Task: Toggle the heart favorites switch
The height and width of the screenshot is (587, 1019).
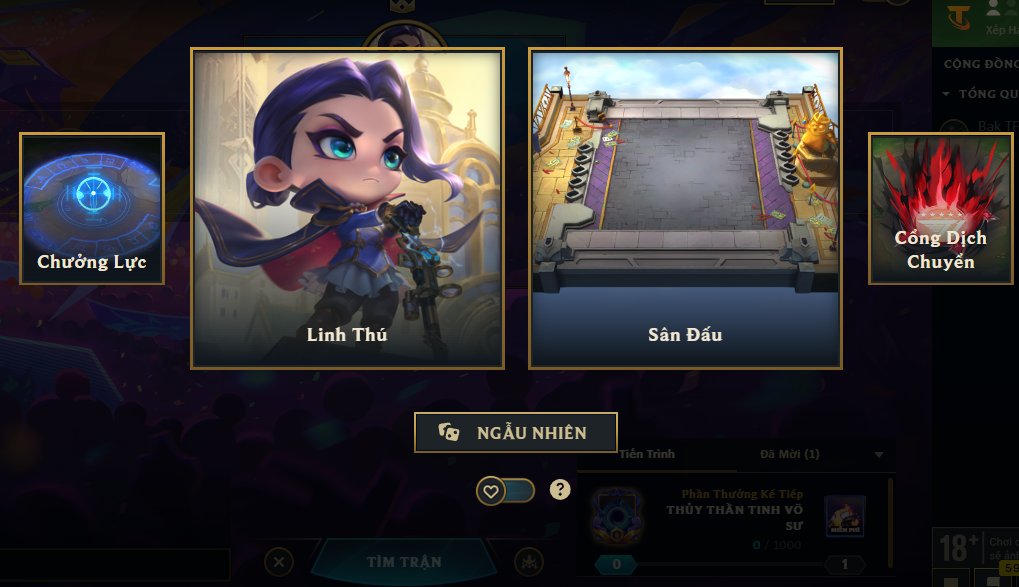Action: coord(505,490)
